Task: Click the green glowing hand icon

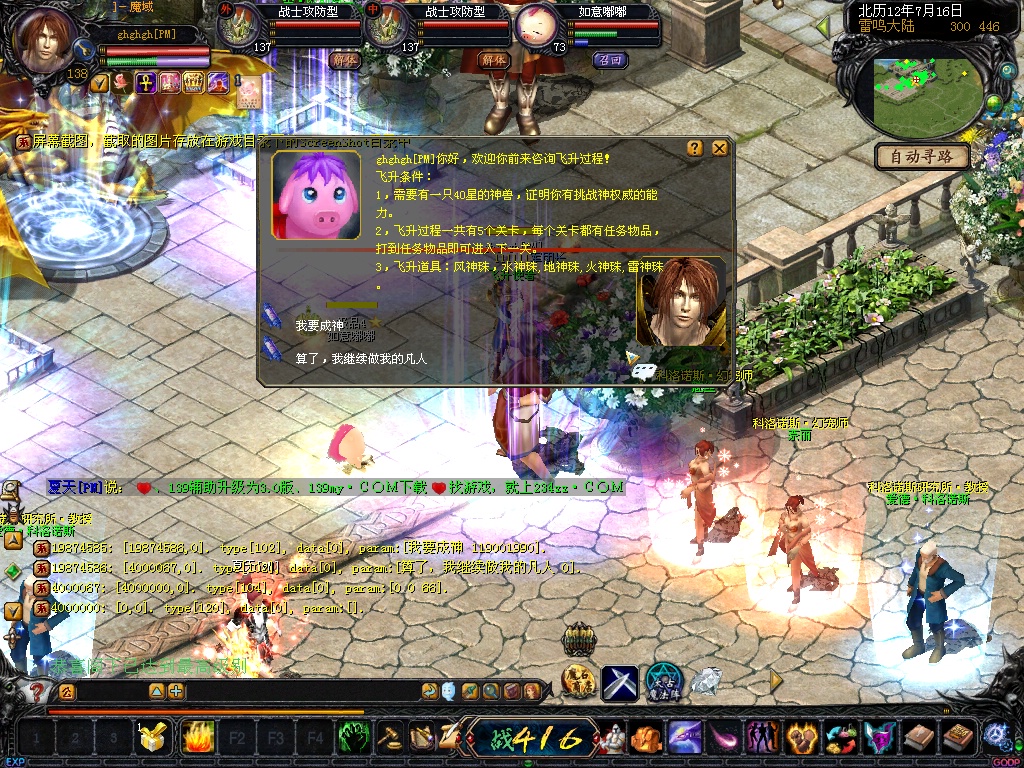Action: click(354, 739)
